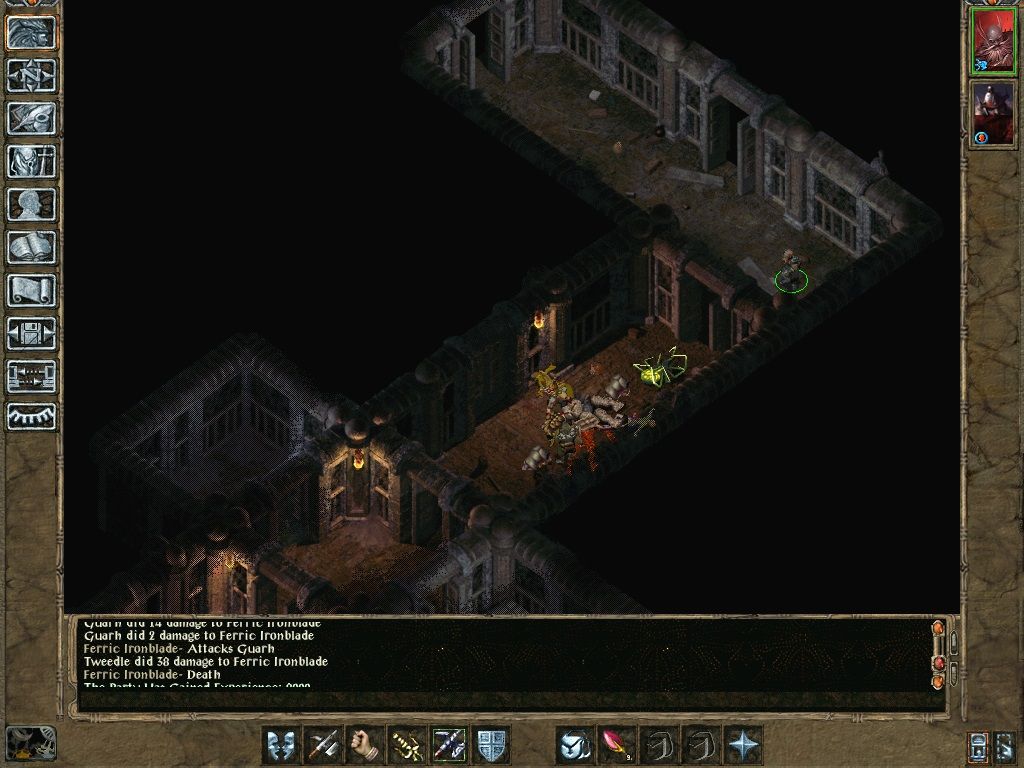Click the highlighted blue weapon quick slot
Screen dimensions: 1024x768
click(x=449, y=745)
